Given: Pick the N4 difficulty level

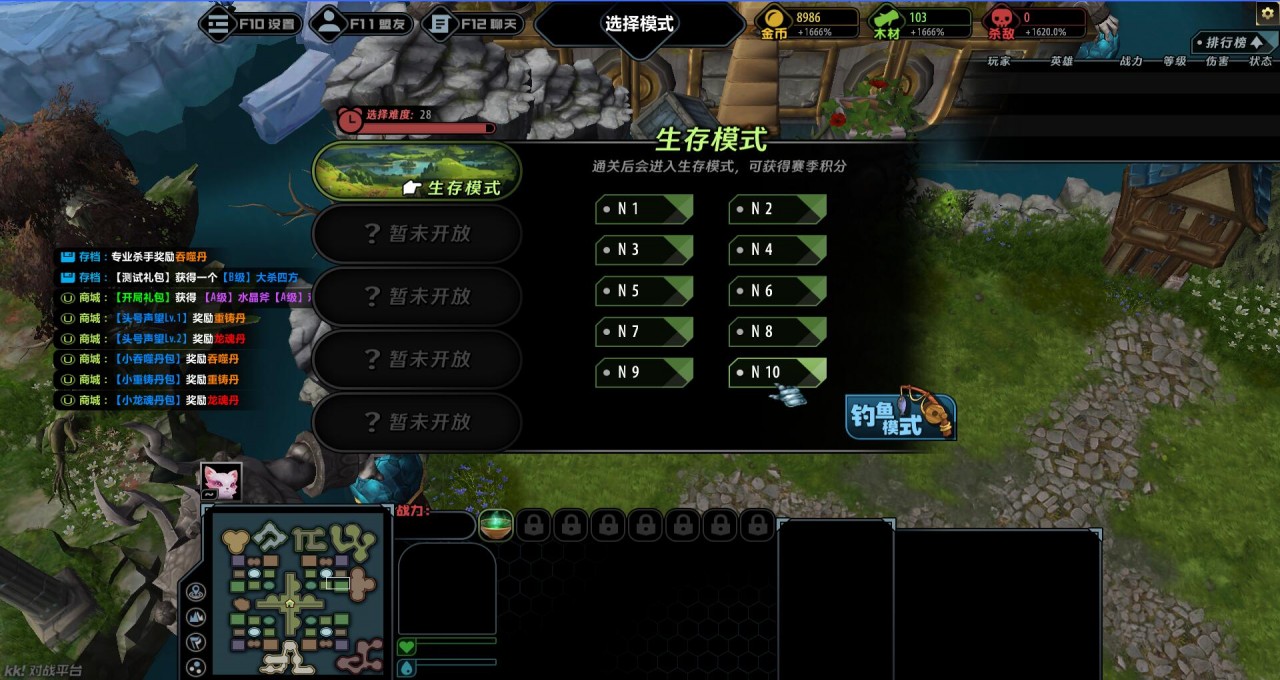Looking at the screenshot, I should point(777,250).
